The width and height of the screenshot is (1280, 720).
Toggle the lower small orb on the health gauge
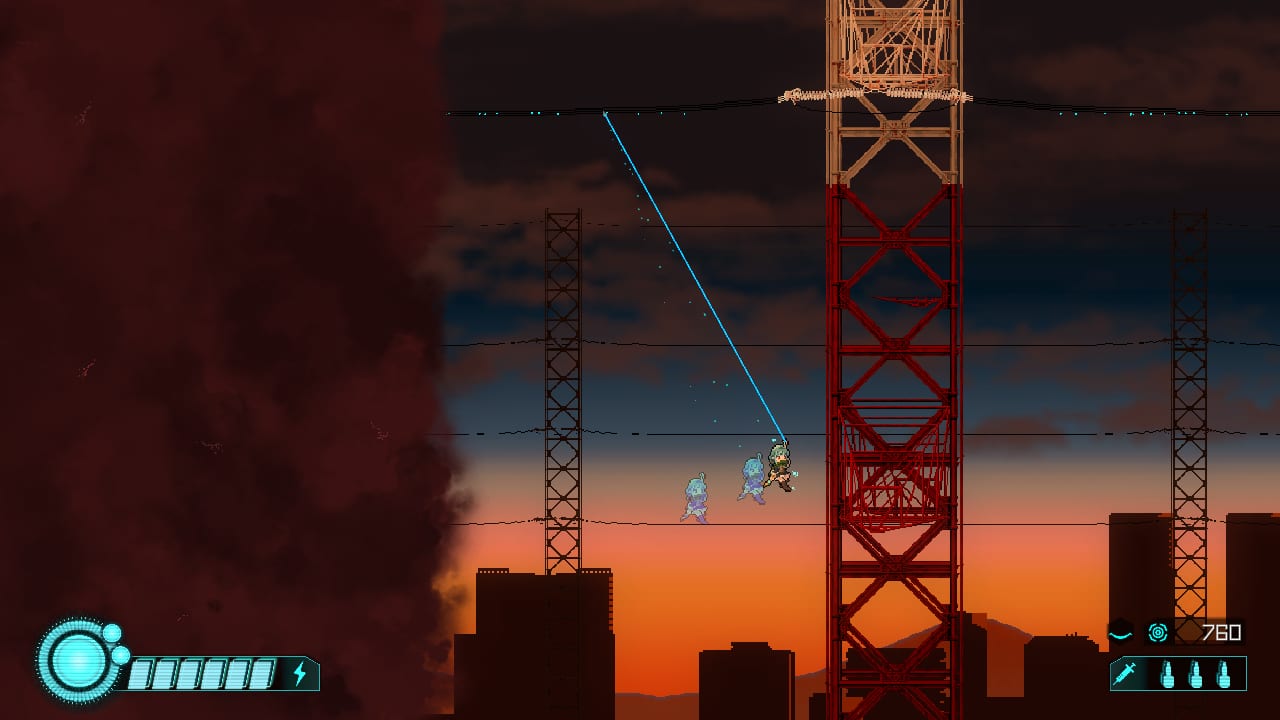[121, 655]
